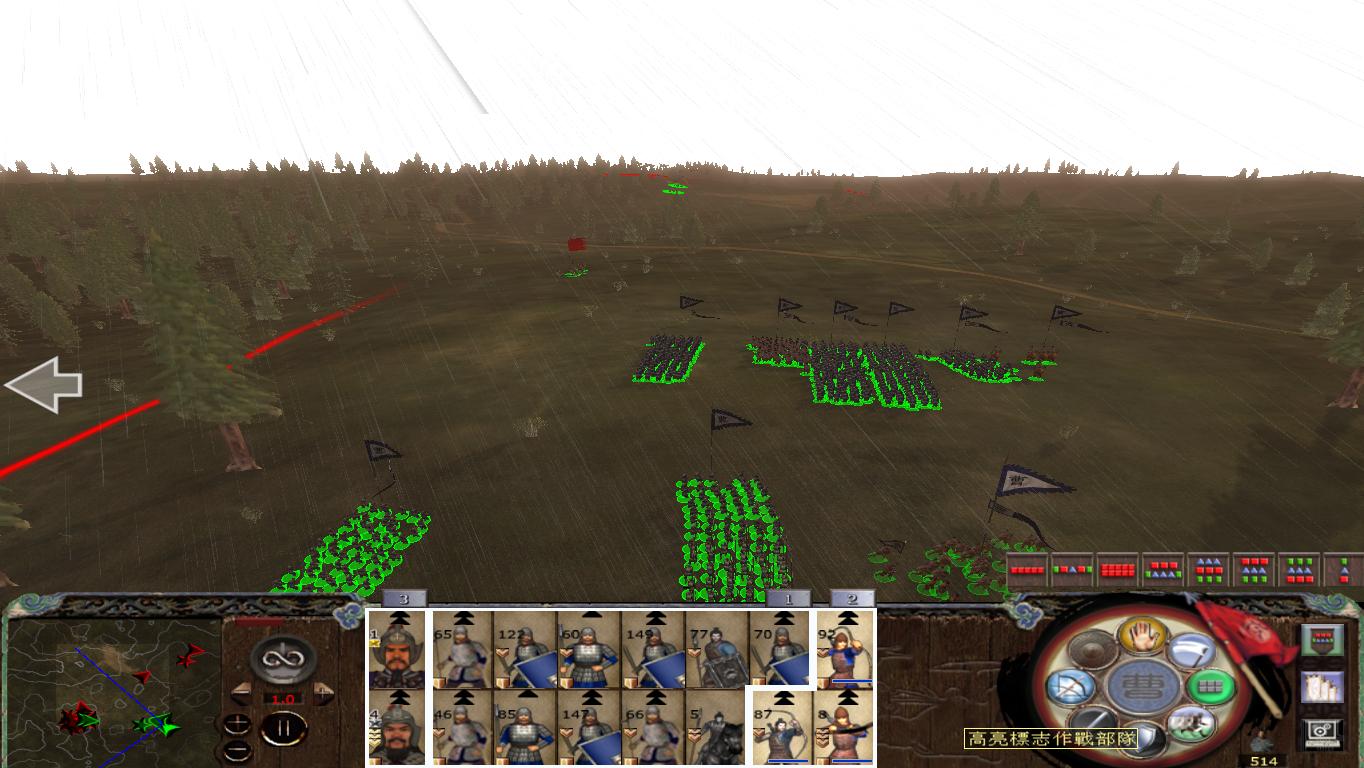Click the army banner shield panel

point(1322,638)
